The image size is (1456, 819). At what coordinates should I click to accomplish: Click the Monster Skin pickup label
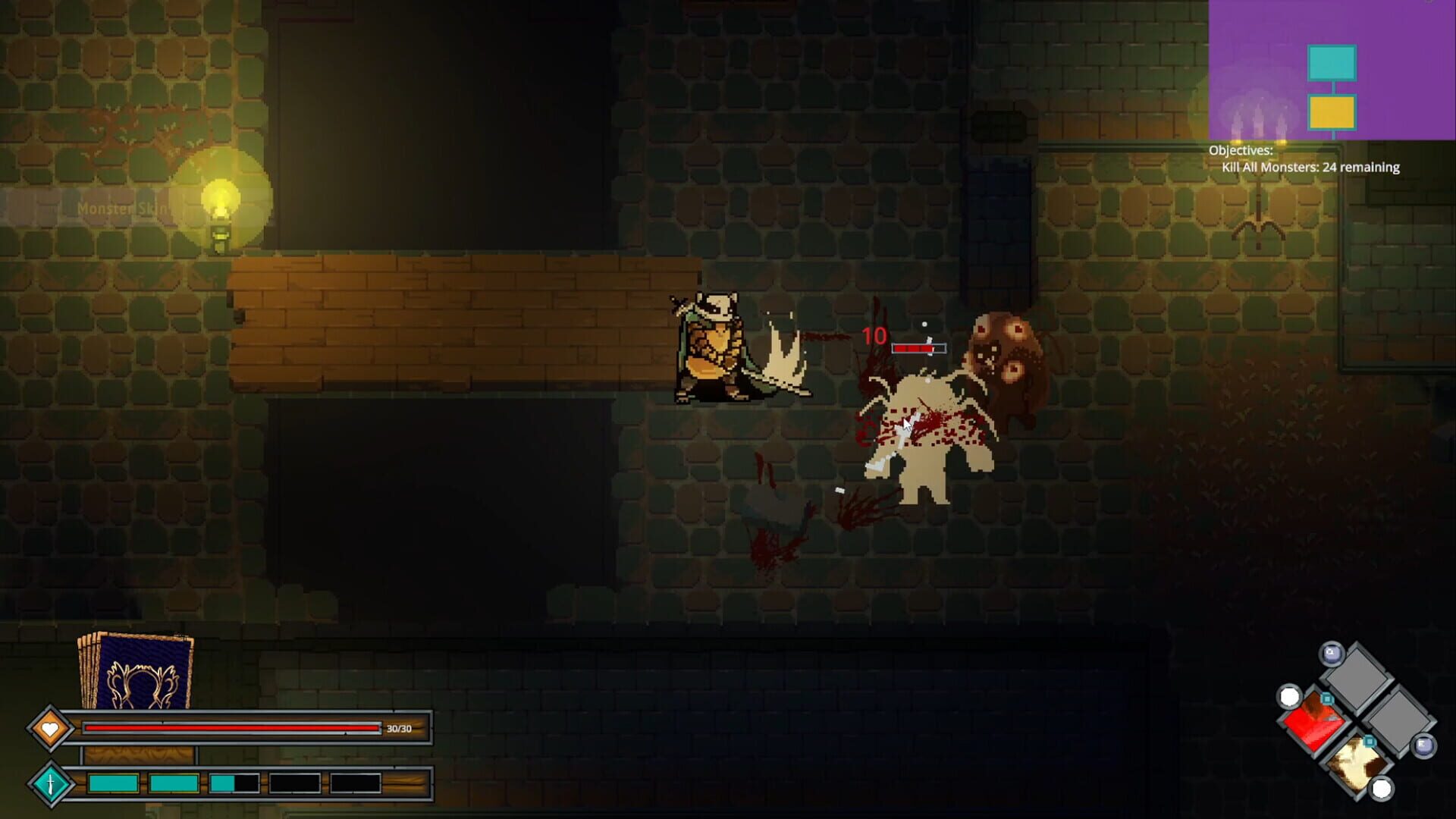point(121,206)
